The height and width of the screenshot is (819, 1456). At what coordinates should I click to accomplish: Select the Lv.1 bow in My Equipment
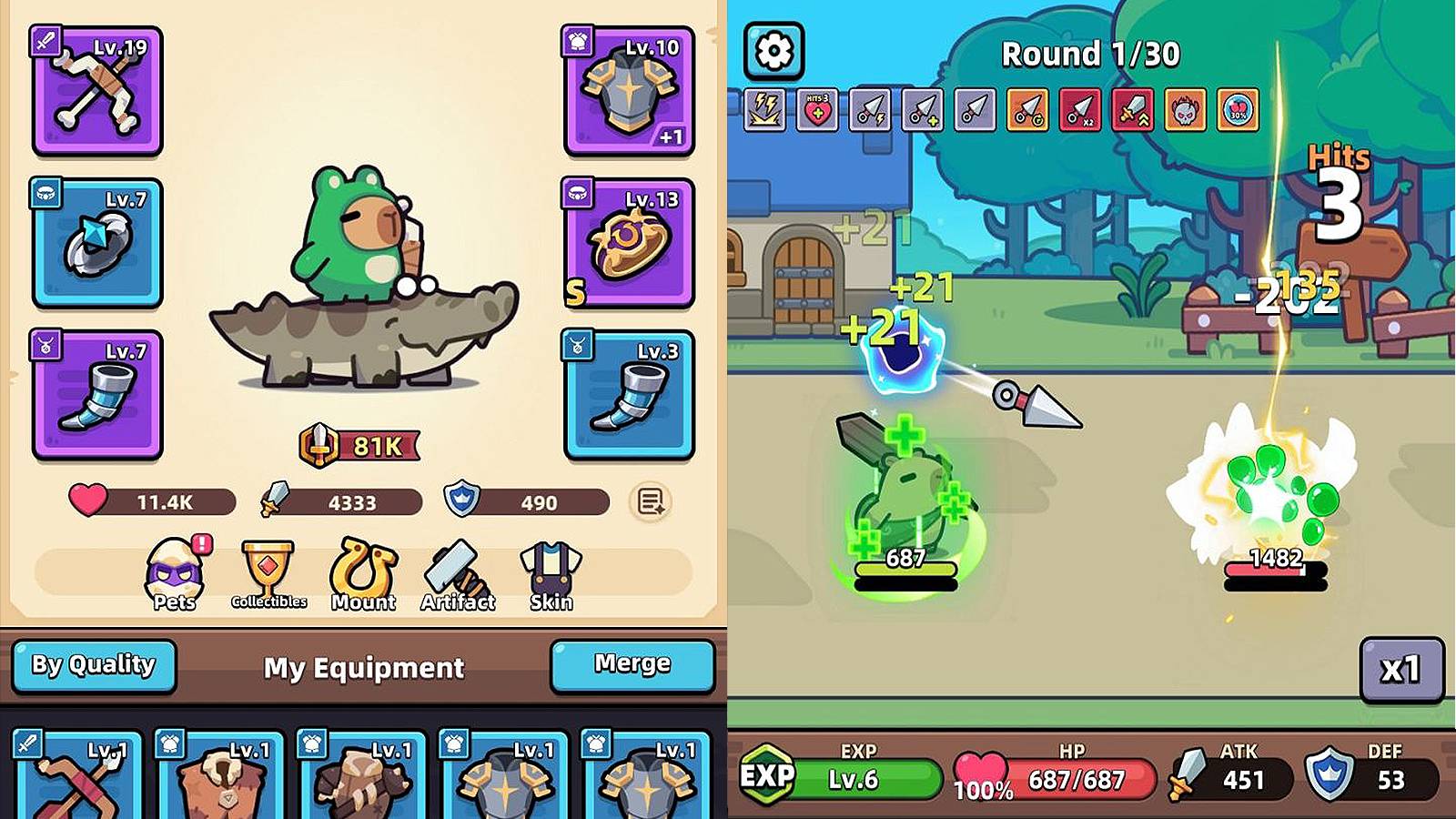coord(78,775)
